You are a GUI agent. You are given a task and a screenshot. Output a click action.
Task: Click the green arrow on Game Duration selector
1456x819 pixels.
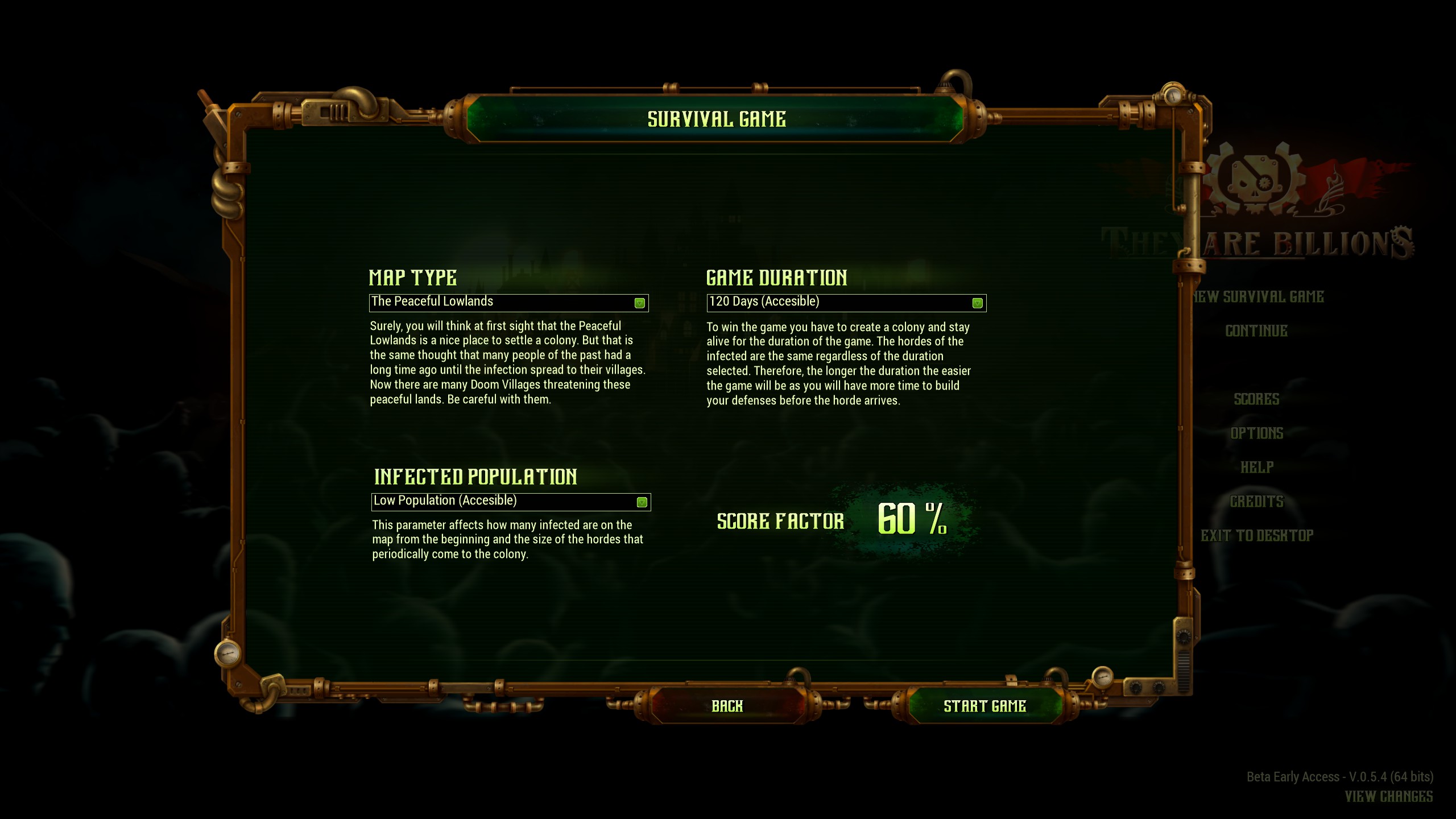[977, 302]
